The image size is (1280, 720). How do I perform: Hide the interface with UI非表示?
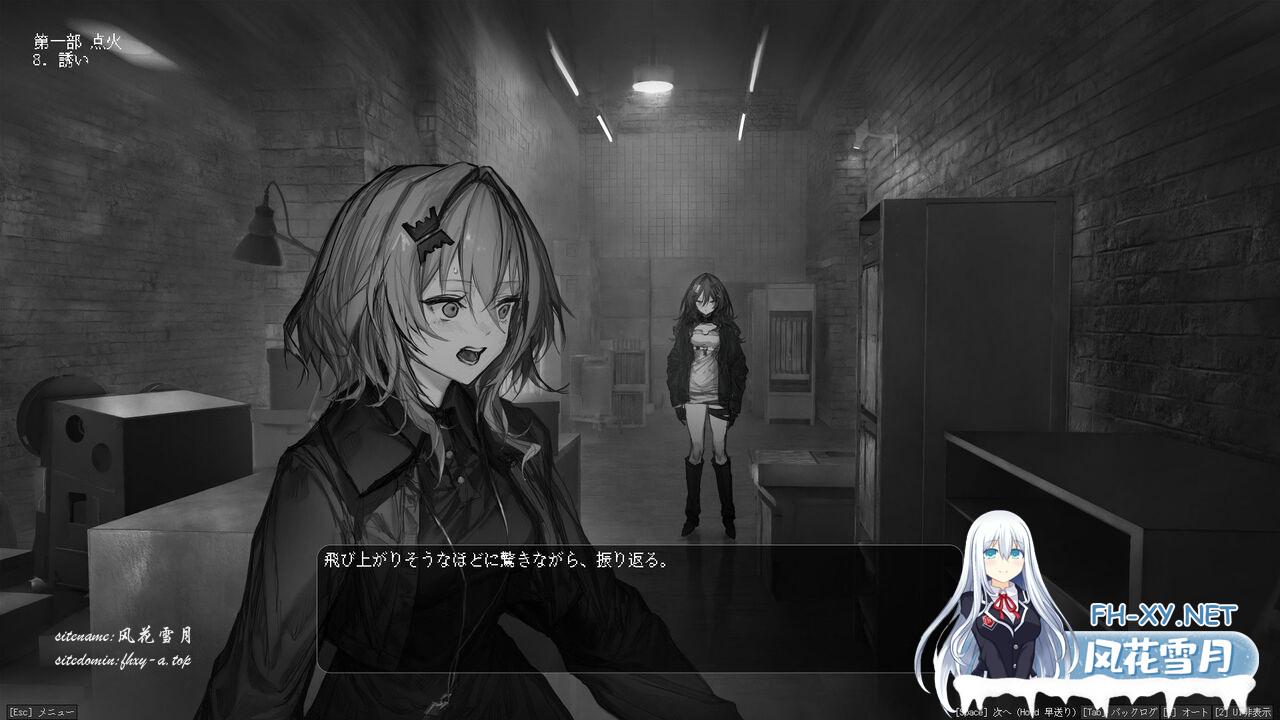pos(1240,712)
